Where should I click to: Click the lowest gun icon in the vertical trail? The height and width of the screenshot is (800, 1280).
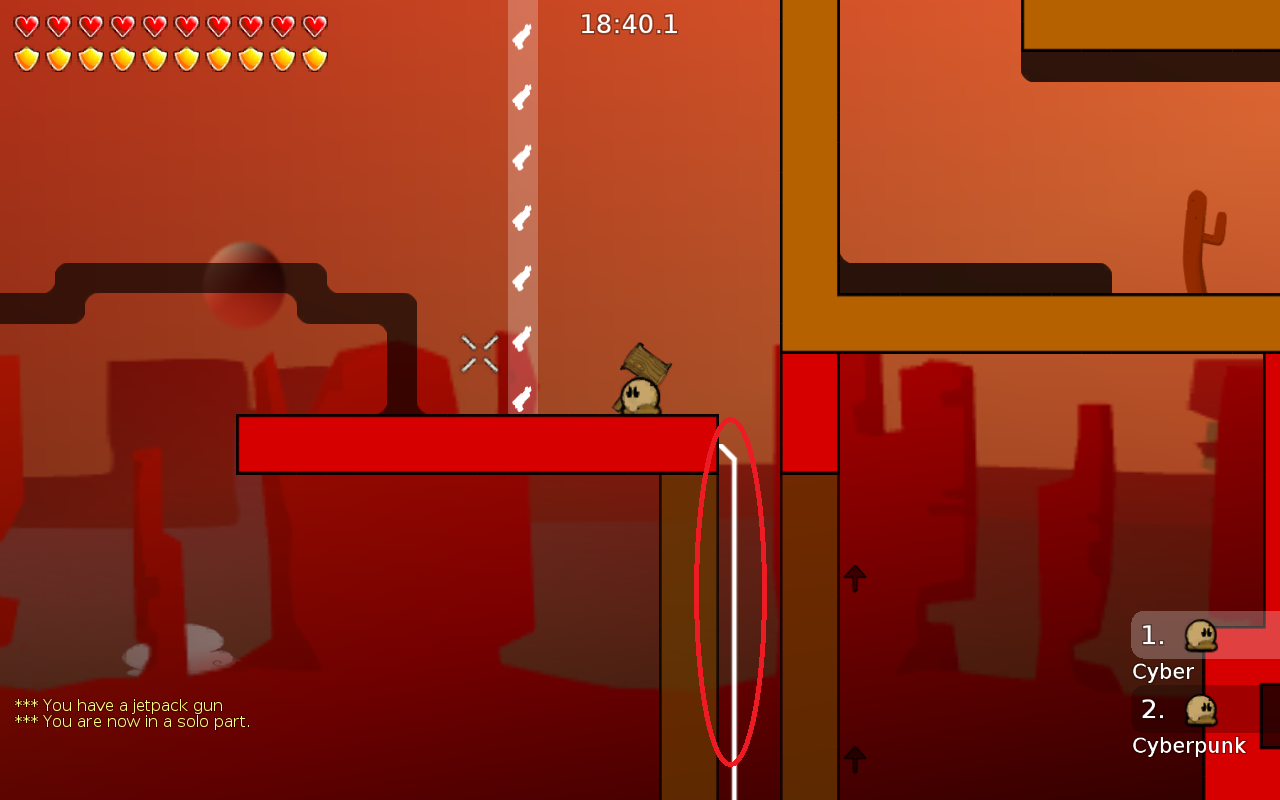[x=521, y=400]
